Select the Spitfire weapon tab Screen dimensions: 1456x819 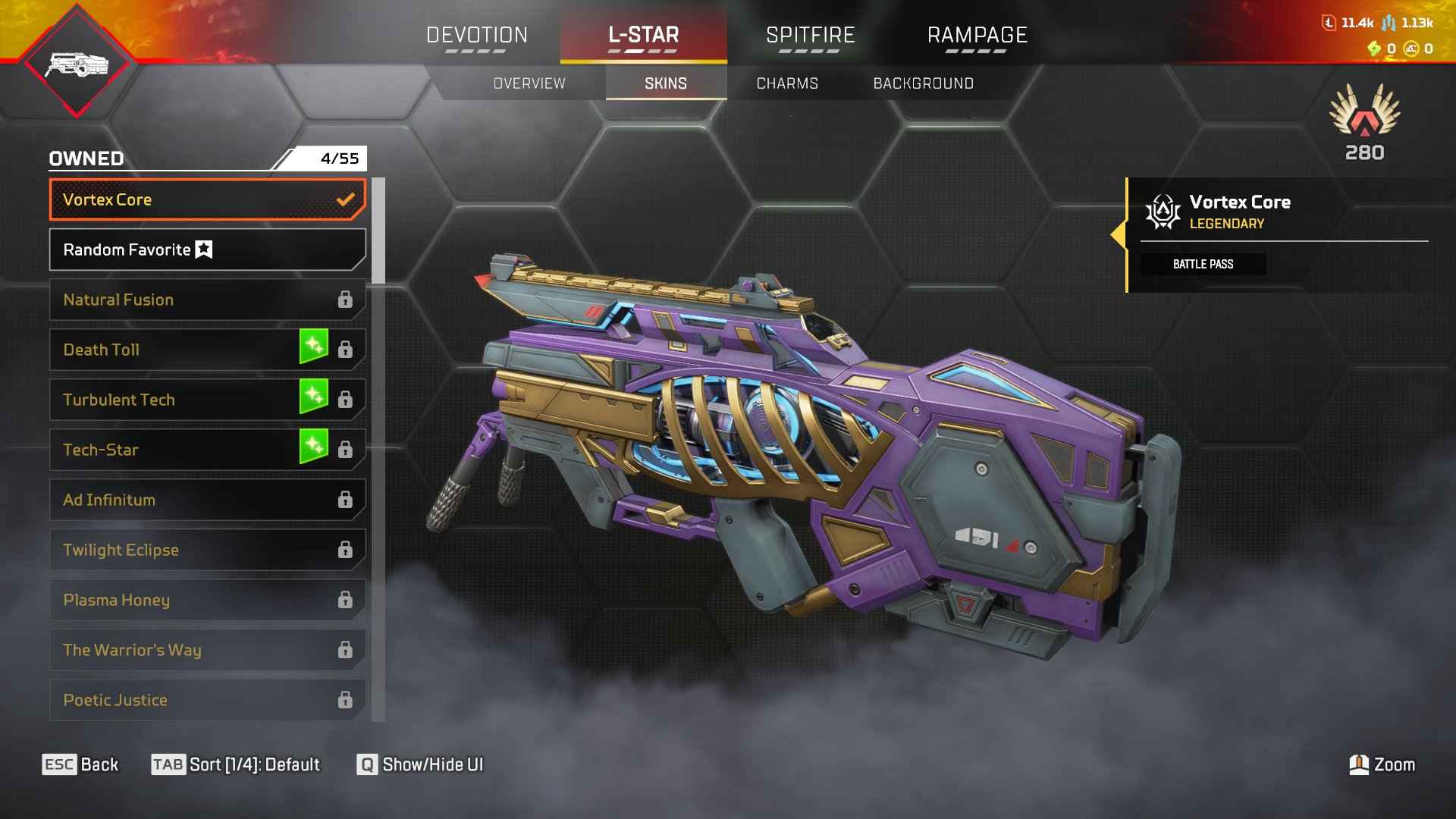810,36
